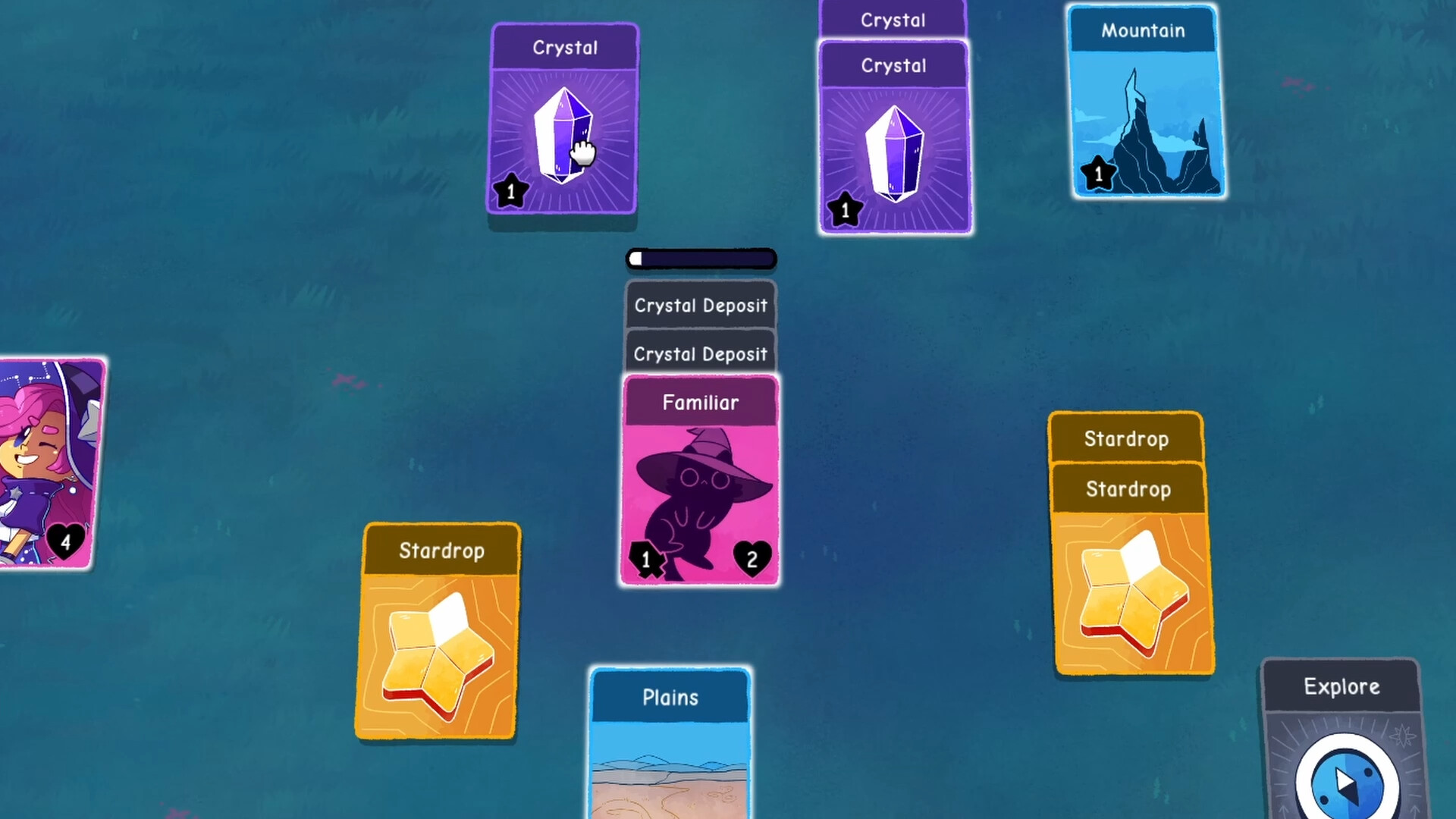Click the heart counter on the Familiar card
Viewport: 1456px width, 819px height.
tap(752, 560)
